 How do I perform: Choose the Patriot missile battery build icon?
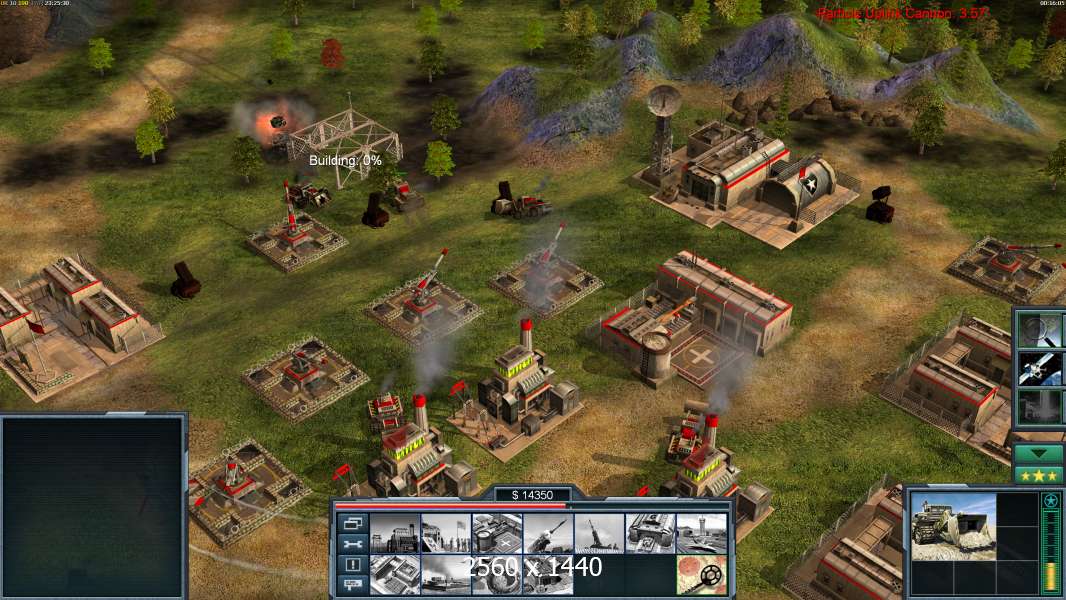pos(547,533)
